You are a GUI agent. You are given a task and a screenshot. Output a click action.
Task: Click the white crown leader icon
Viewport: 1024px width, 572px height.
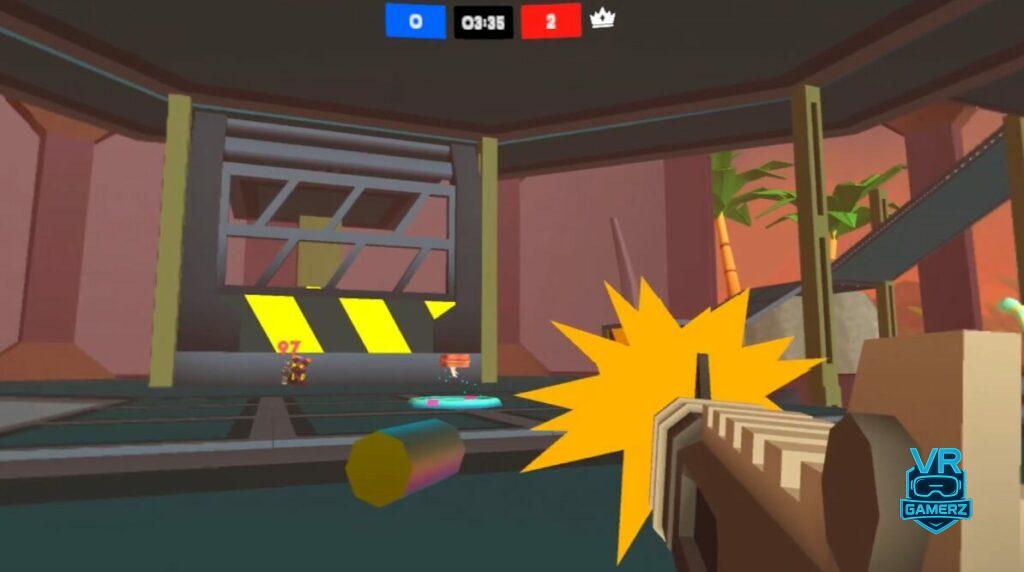tap(602, 20)
